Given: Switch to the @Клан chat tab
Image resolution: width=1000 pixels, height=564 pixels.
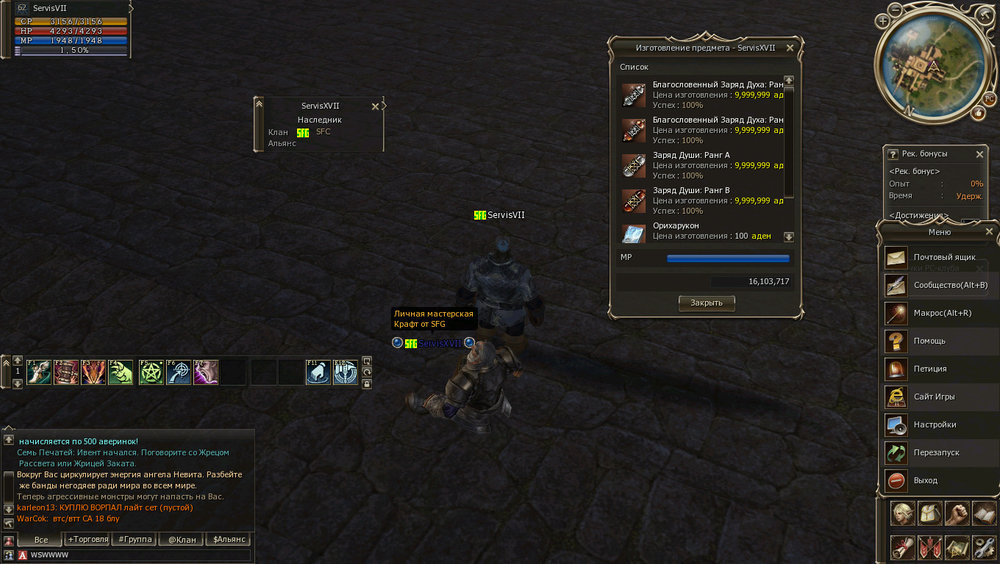Looking at the screenshot, I should pyautogui.click(x=182, y=539).
